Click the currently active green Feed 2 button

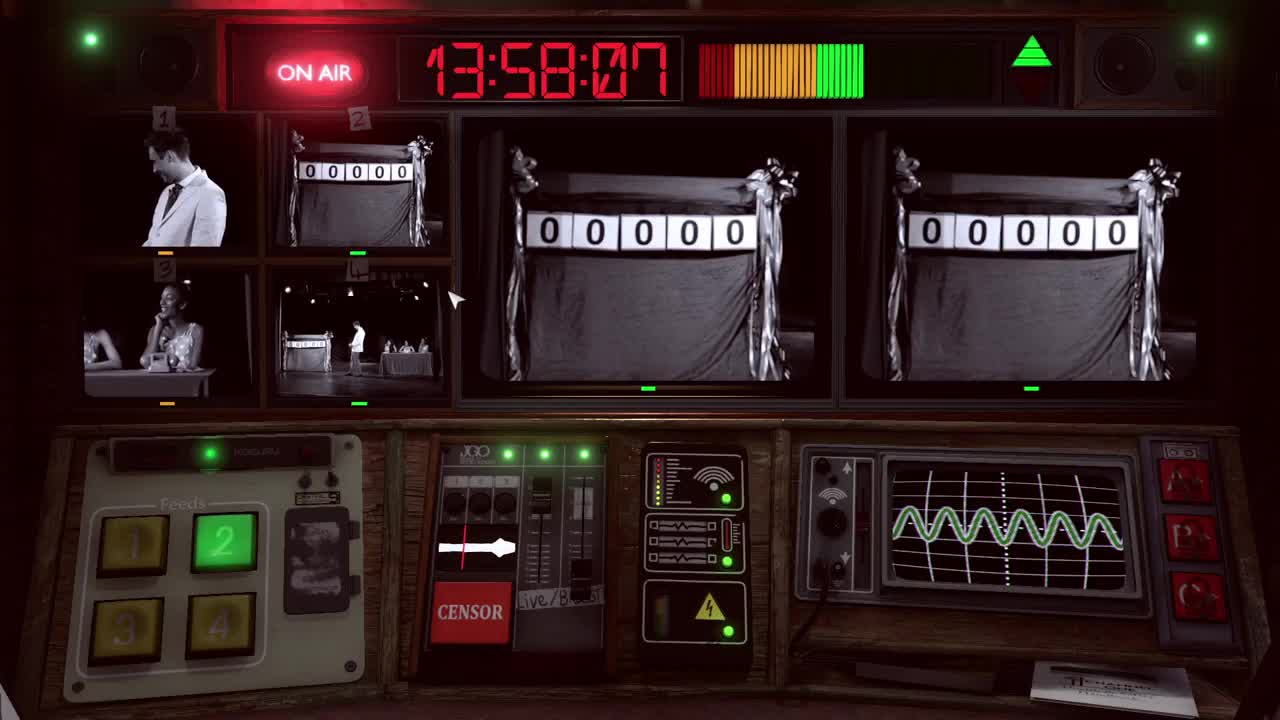coord(222,543)
